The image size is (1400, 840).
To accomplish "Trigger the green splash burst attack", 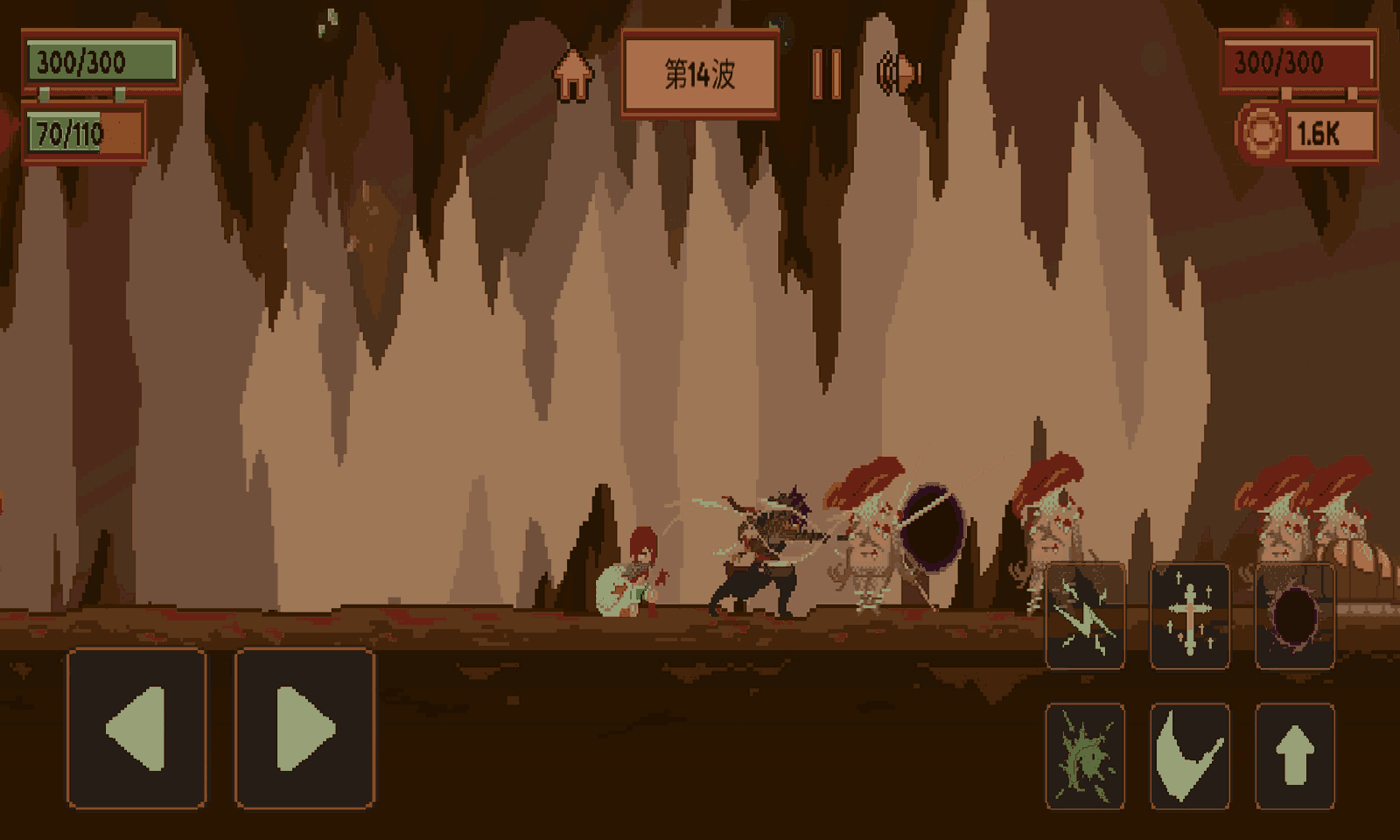I will click(1085, 756).
